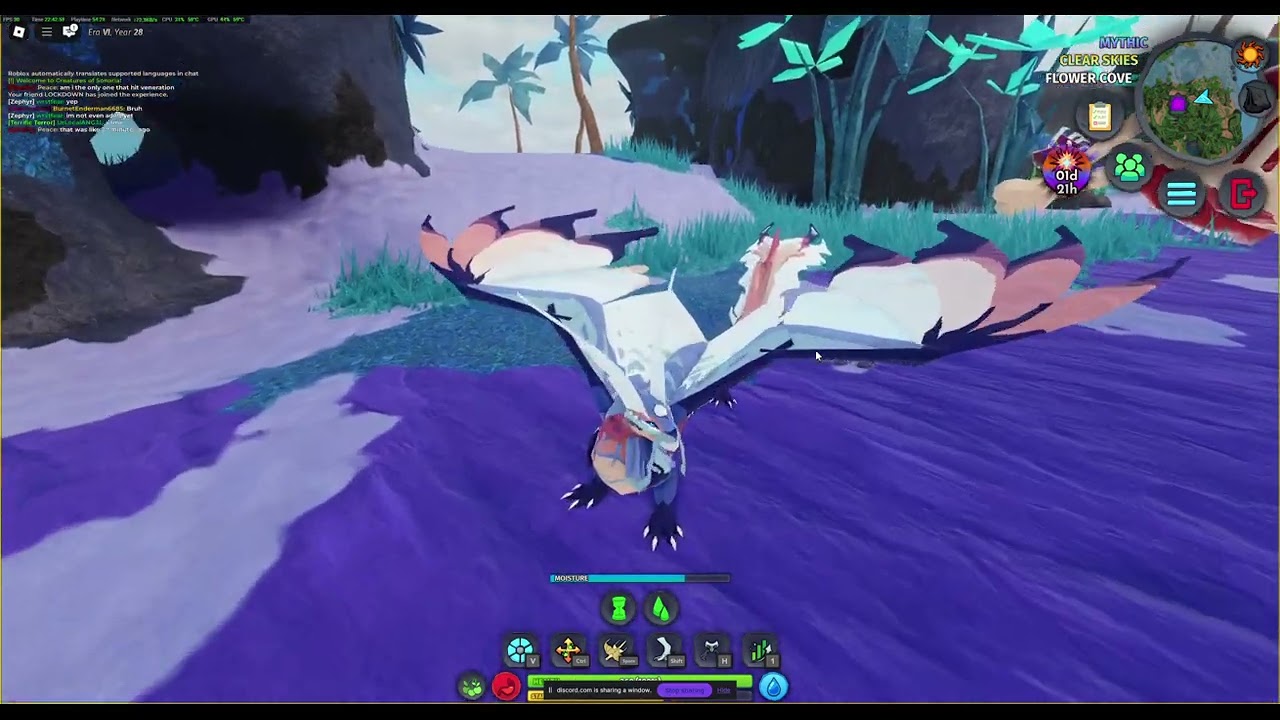Click the red exit door button
Screen dimensions: 1280x720
pyautogui.click(x=1243, y=194)
